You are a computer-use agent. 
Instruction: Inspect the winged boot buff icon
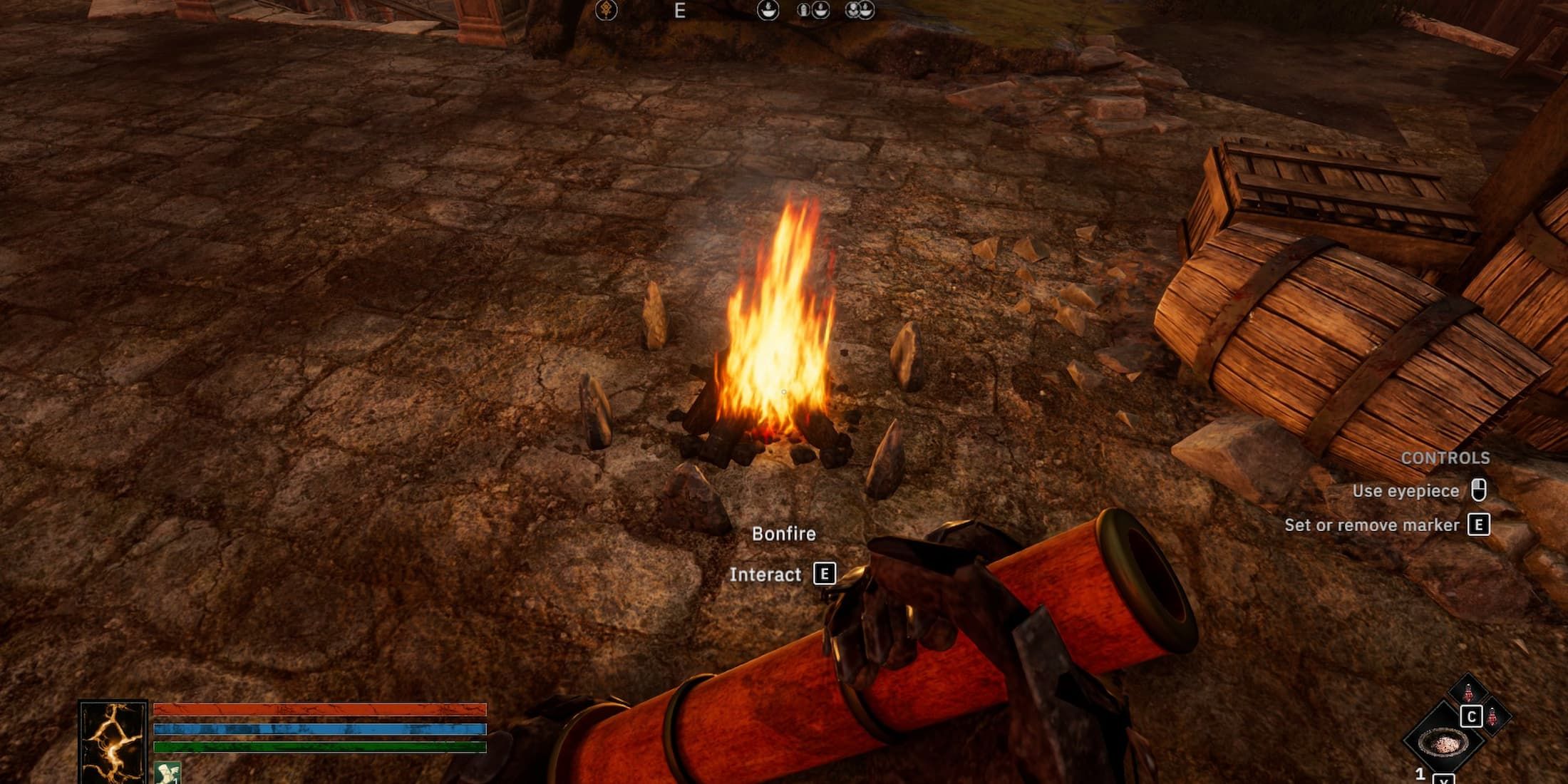click(167, 773)
